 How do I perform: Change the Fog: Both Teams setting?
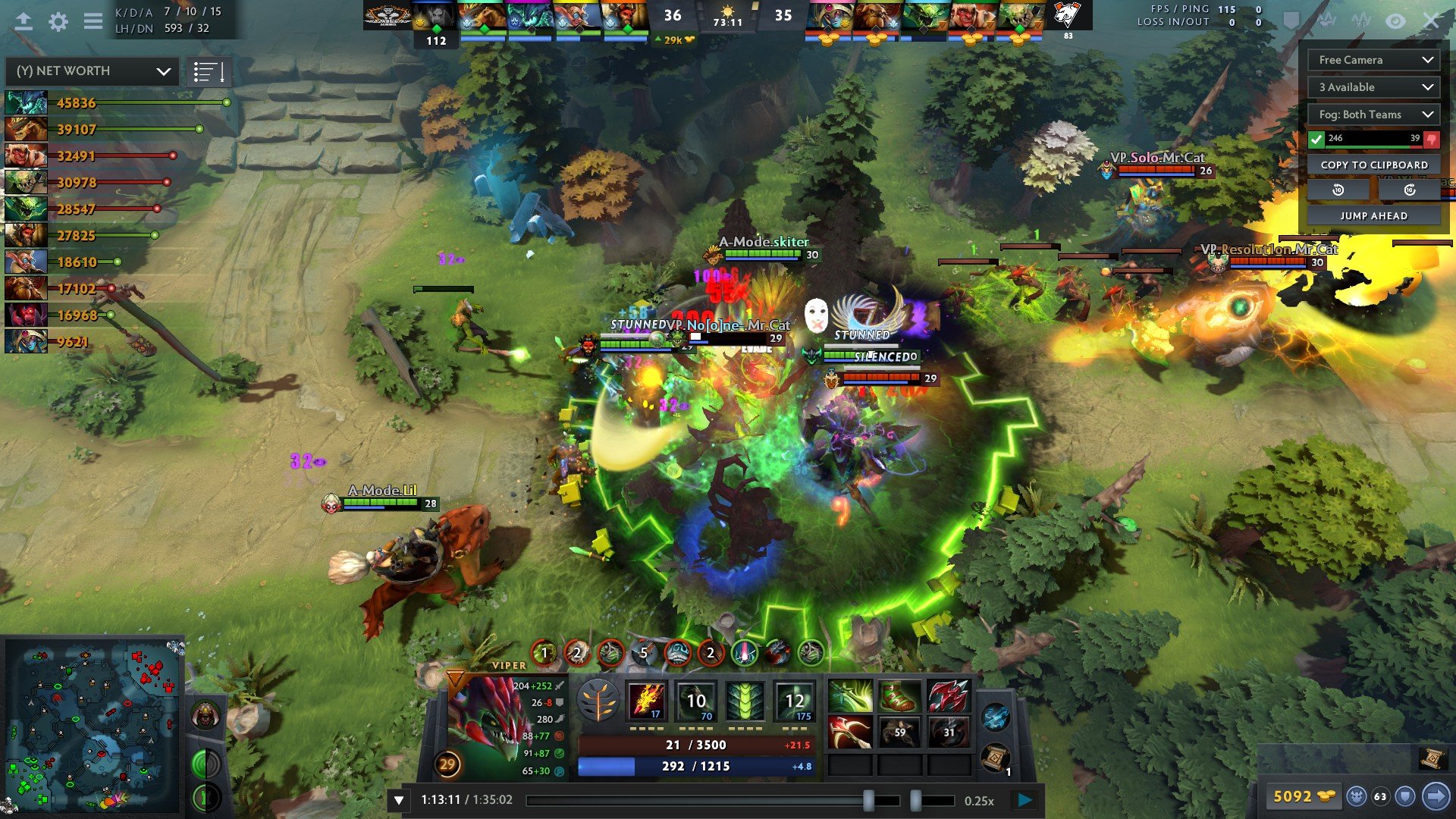coord(1373,115)
